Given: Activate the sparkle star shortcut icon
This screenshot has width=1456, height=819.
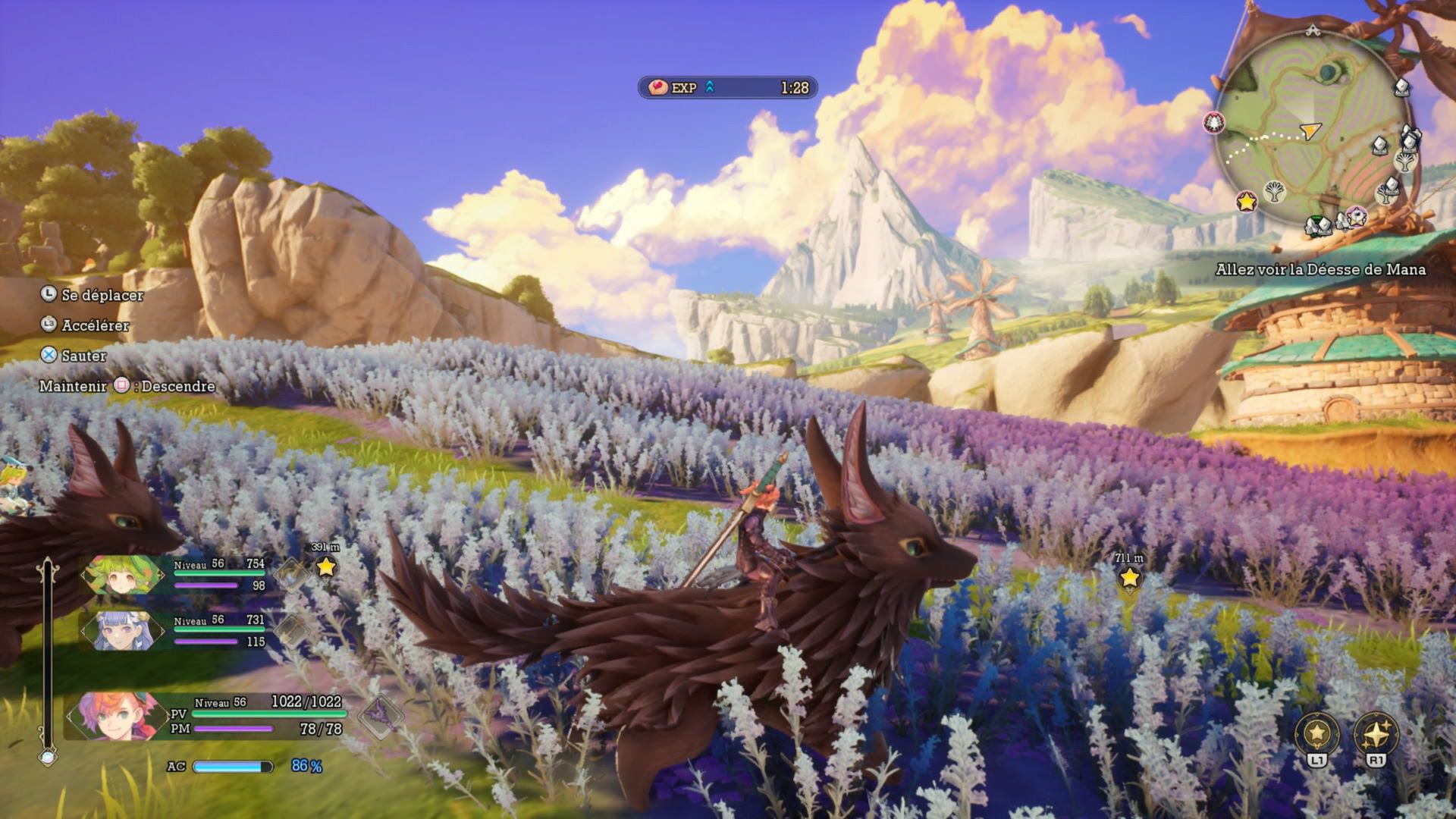Looking at the screenshot, I should 1376,734.
